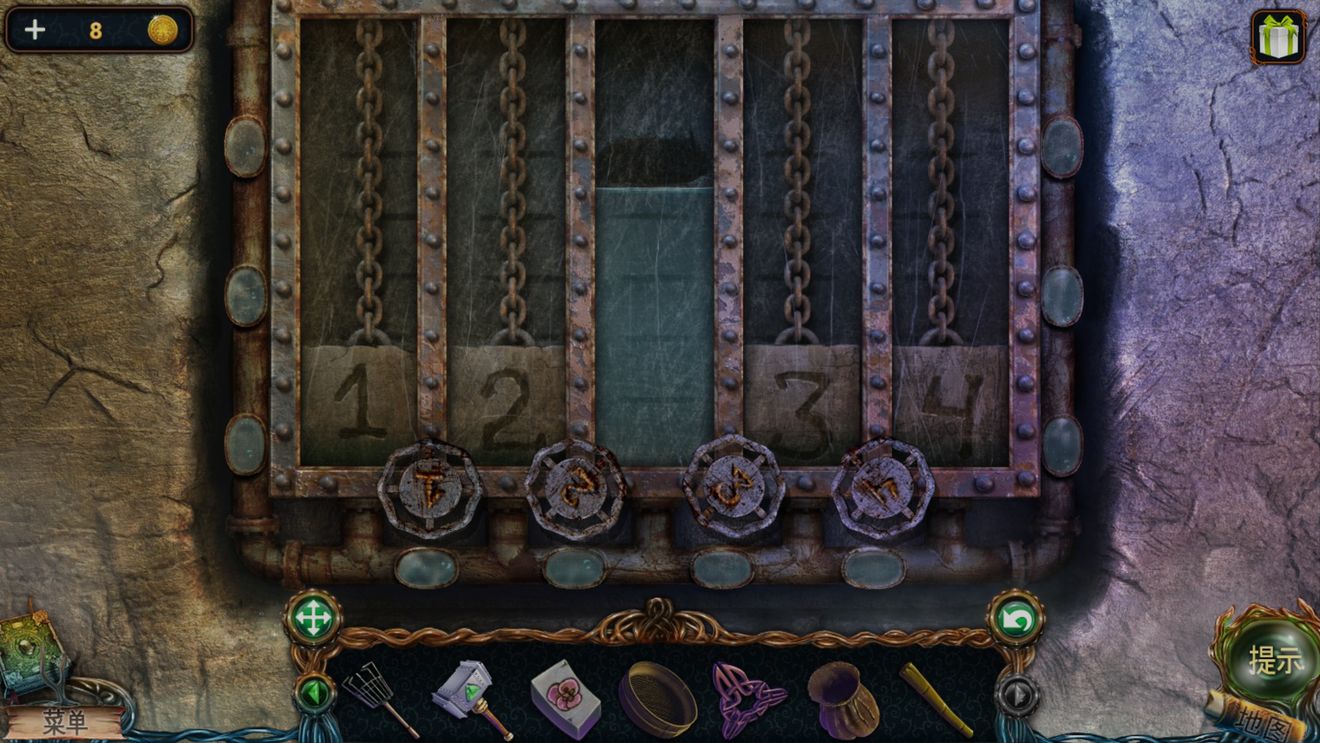
Task: Choose the round sieve item
Action: point(657,699)
